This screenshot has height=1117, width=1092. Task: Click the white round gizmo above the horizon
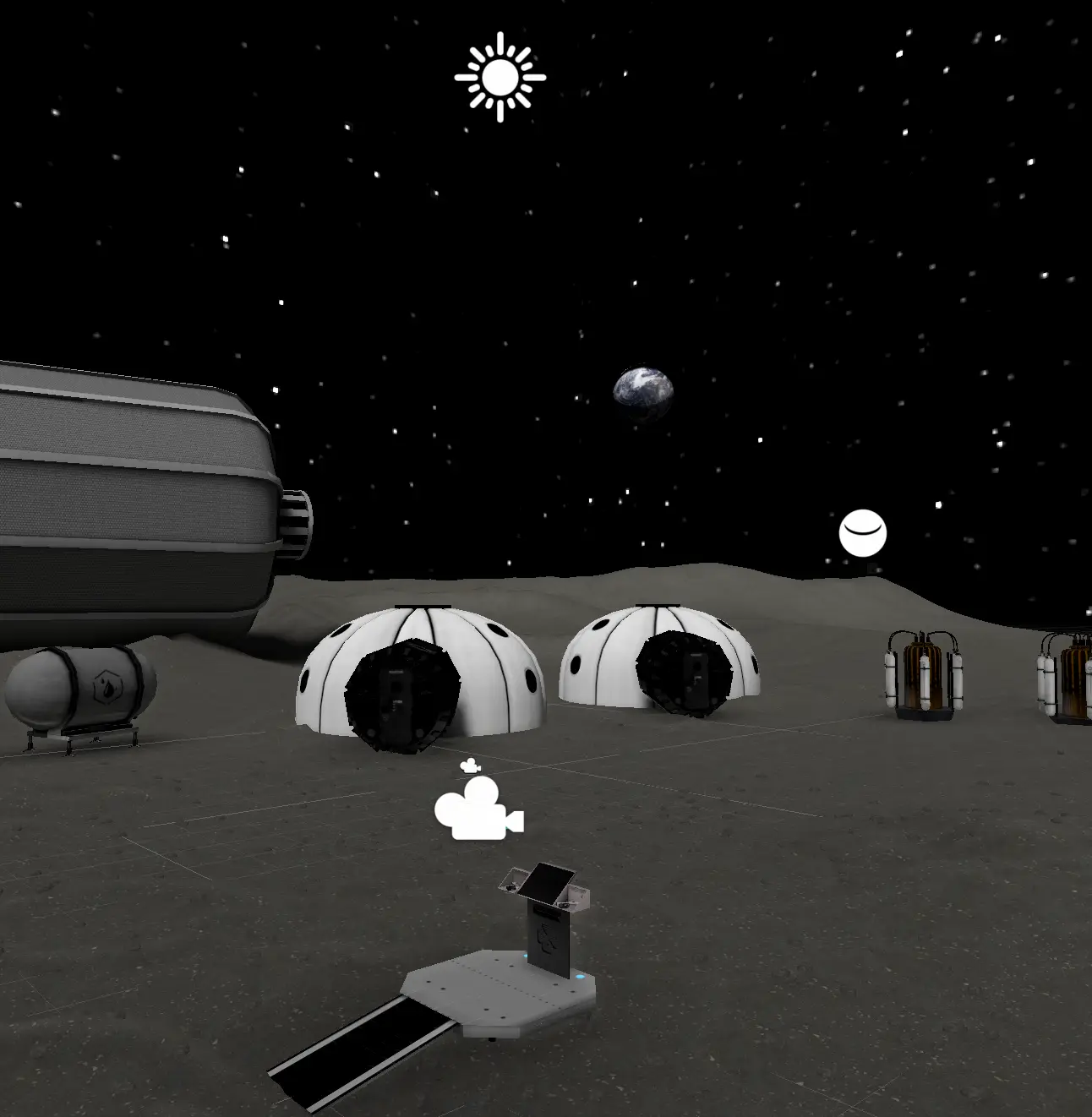coord(862,533)
